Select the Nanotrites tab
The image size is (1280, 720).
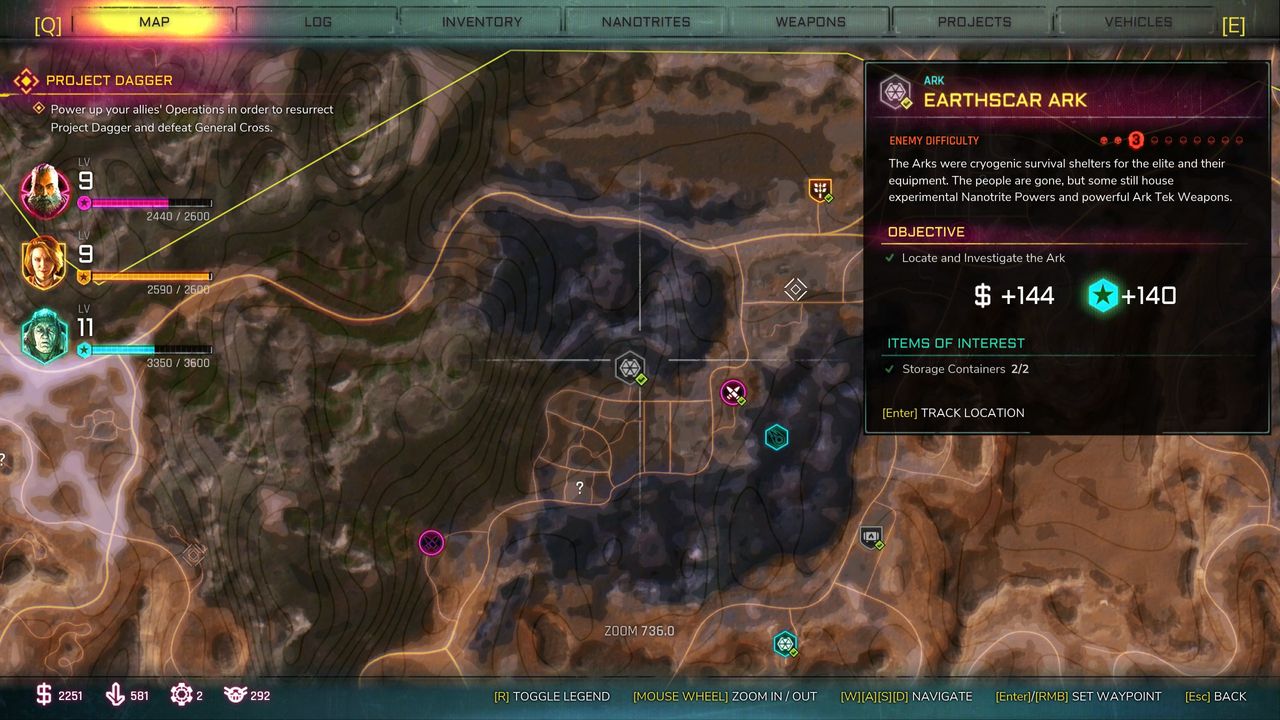click(646, 22)
